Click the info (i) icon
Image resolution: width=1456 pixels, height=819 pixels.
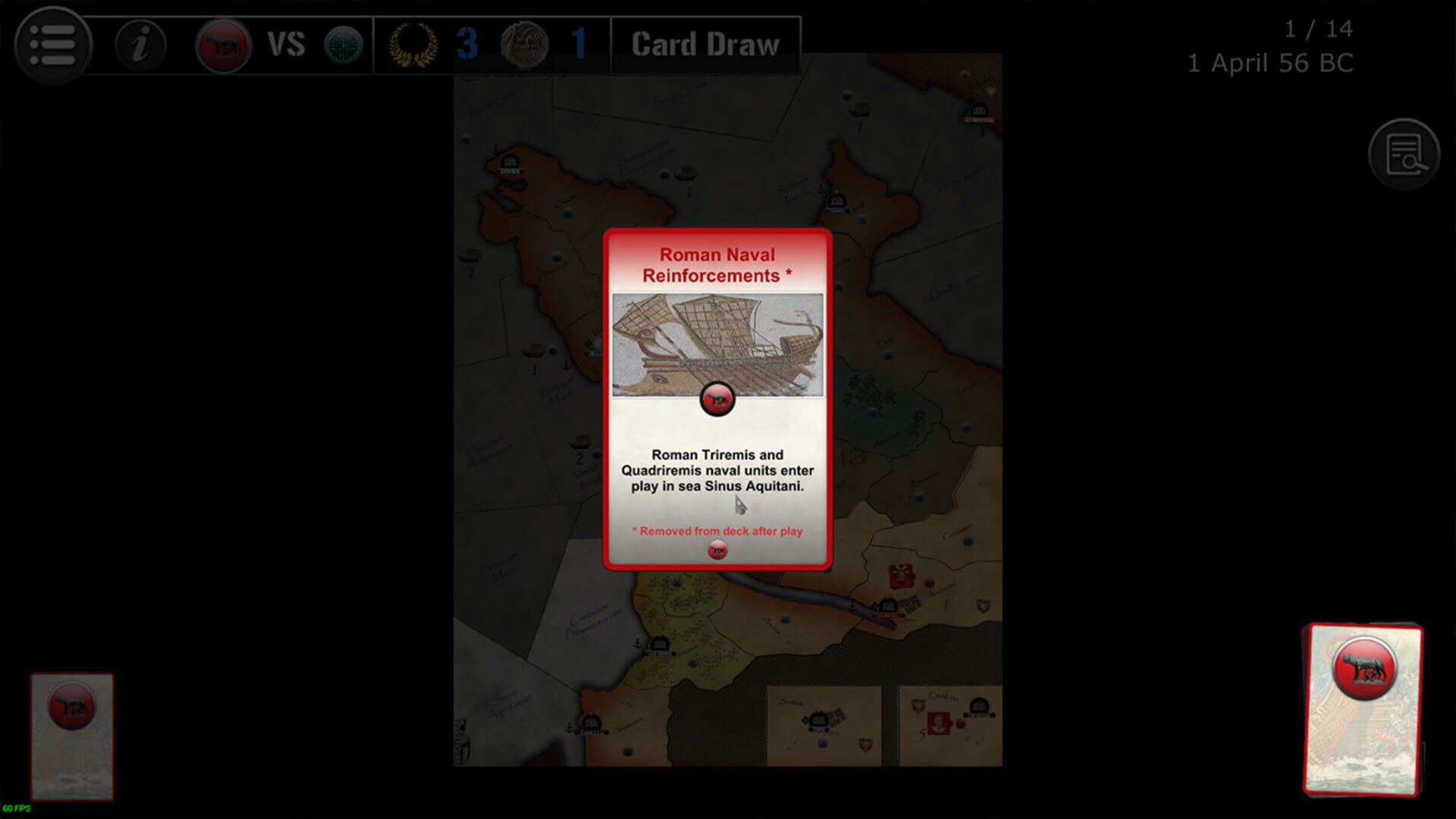pos(140,45)
